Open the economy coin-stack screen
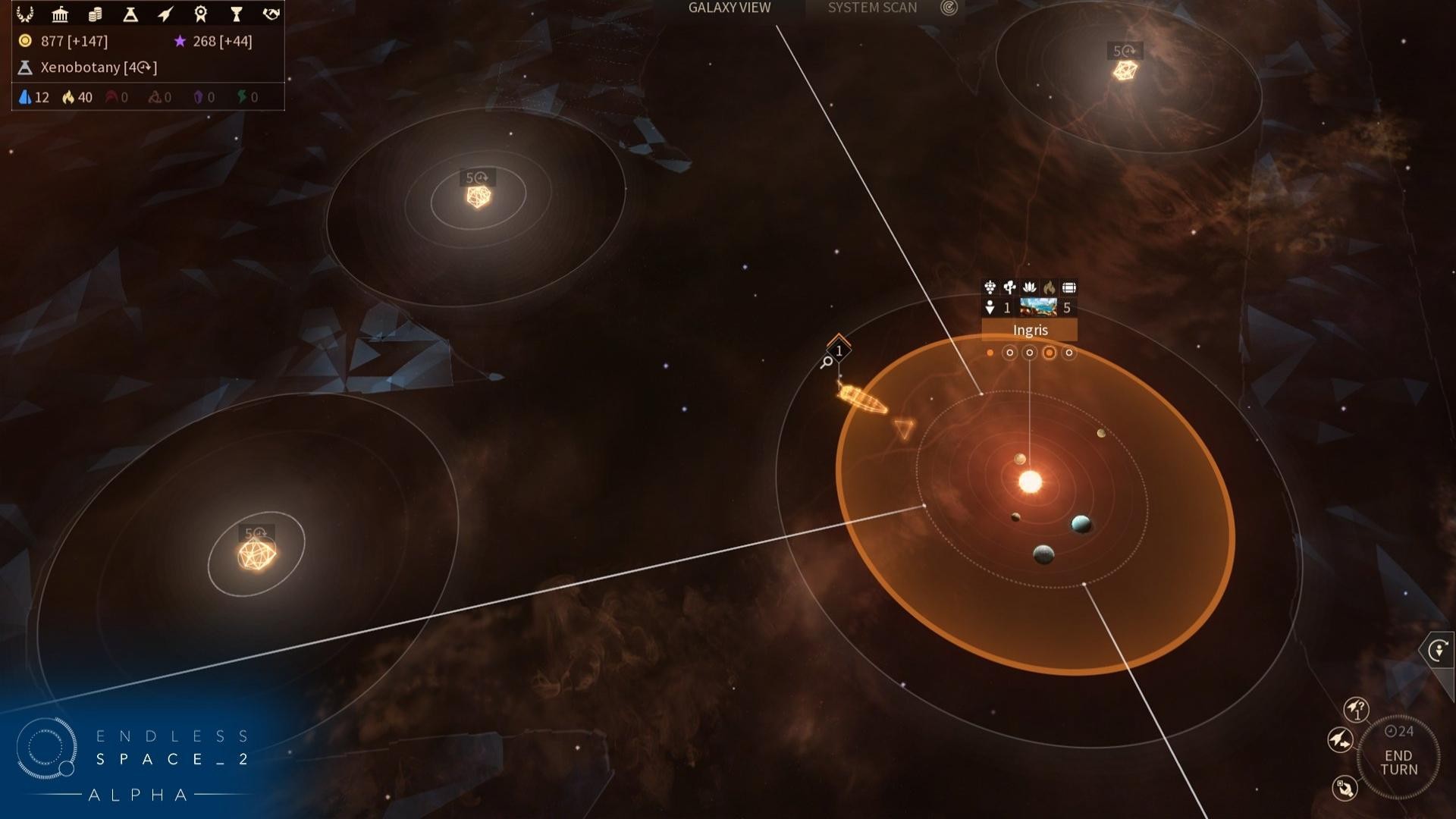The image size is (1456, 819). [96, 14]
